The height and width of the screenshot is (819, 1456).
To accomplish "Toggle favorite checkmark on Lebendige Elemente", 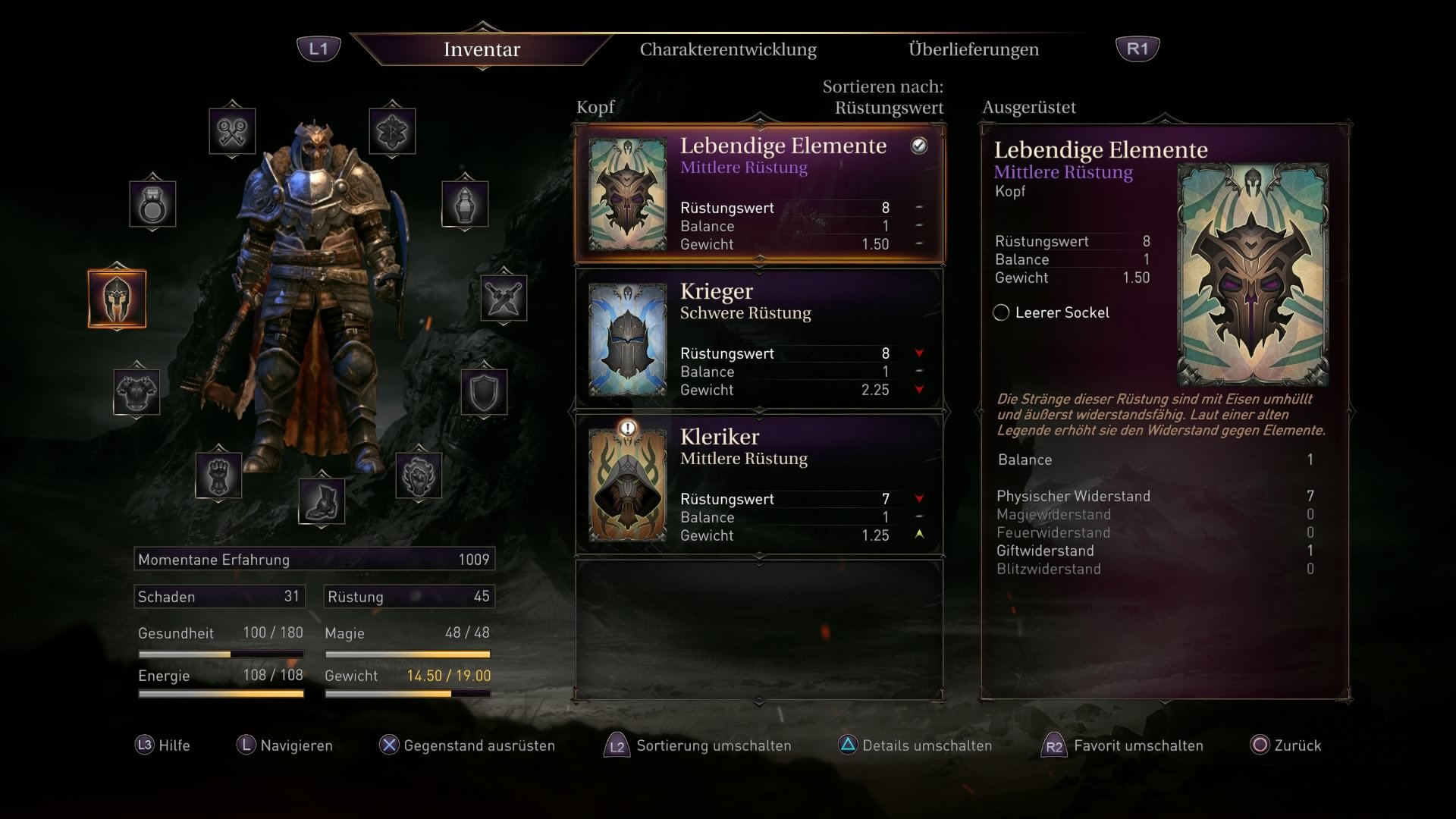I will point(918,147).
